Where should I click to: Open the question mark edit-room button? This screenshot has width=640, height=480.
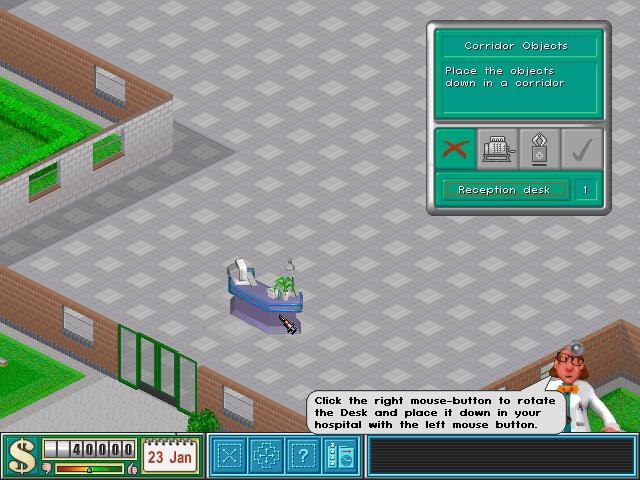301,456
